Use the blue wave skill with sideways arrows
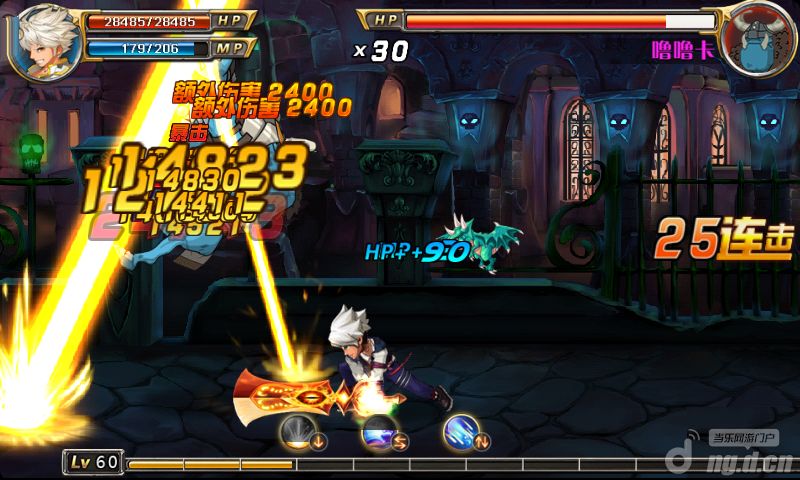 [x=380, y=432]
